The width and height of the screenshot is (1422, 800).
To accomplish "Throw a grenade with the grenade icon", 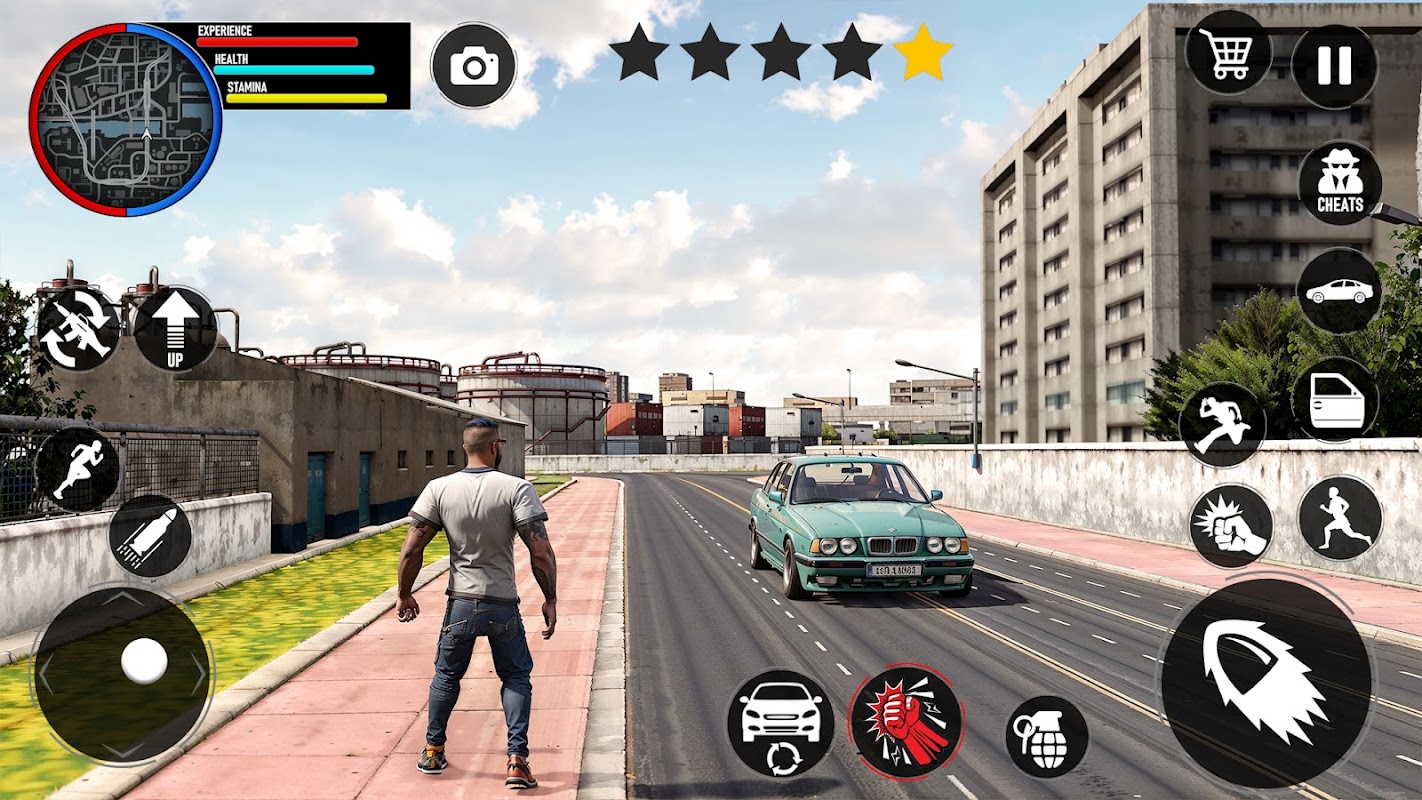I will (x=1046, y=736).
